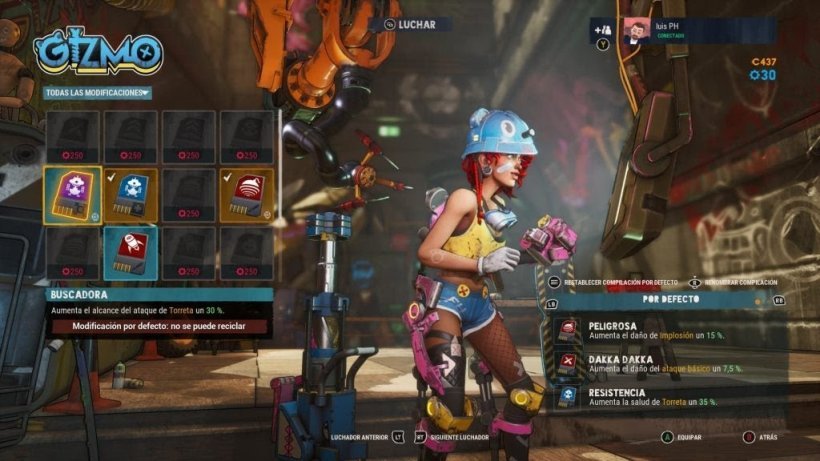Select the red striped mod card with checkmark
Image resolution: width=820 pixels, height=461 pixels.
(246, 195)
